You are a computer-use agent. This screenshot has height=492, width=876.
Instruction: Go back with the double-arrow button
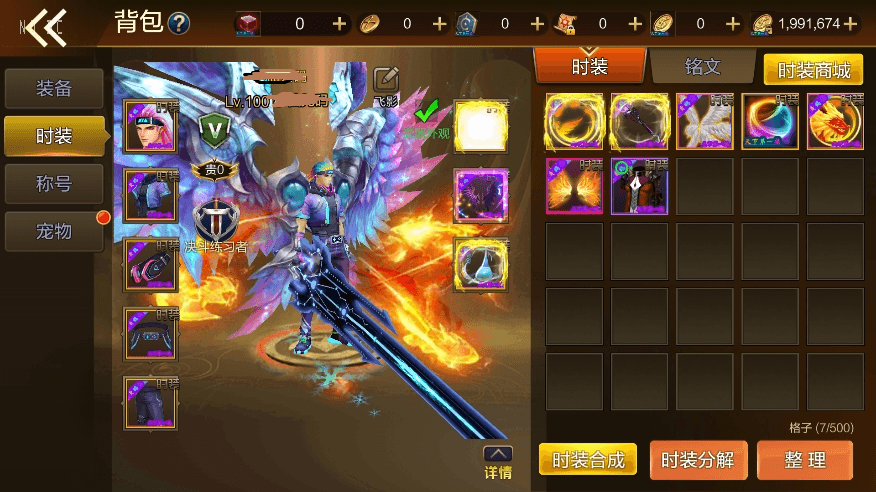pyautogui.click(x=45, y=26)
